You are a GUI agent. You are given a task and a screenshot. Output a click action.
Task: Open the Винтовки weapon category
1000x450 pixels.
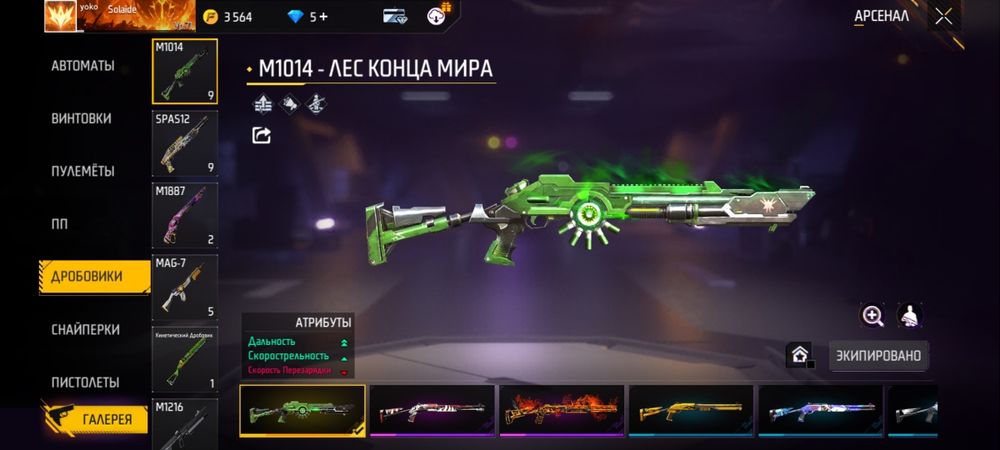coord(81,119)
